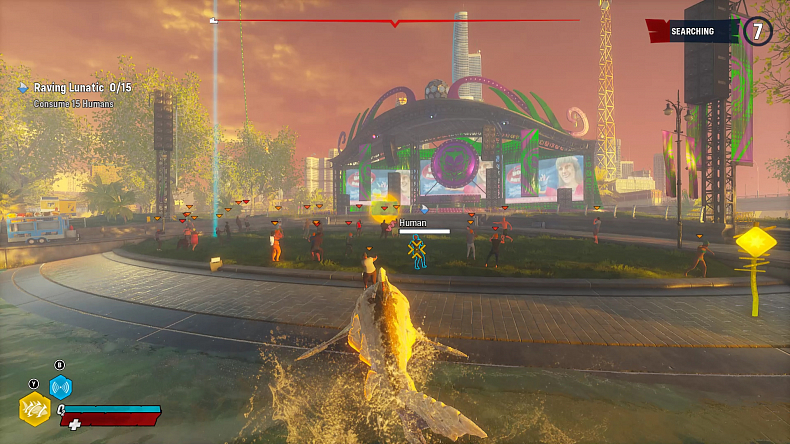Screen dimensions: 790x444
Task: Select the infamy level 7 badge
Action: (x=757, y=31)
